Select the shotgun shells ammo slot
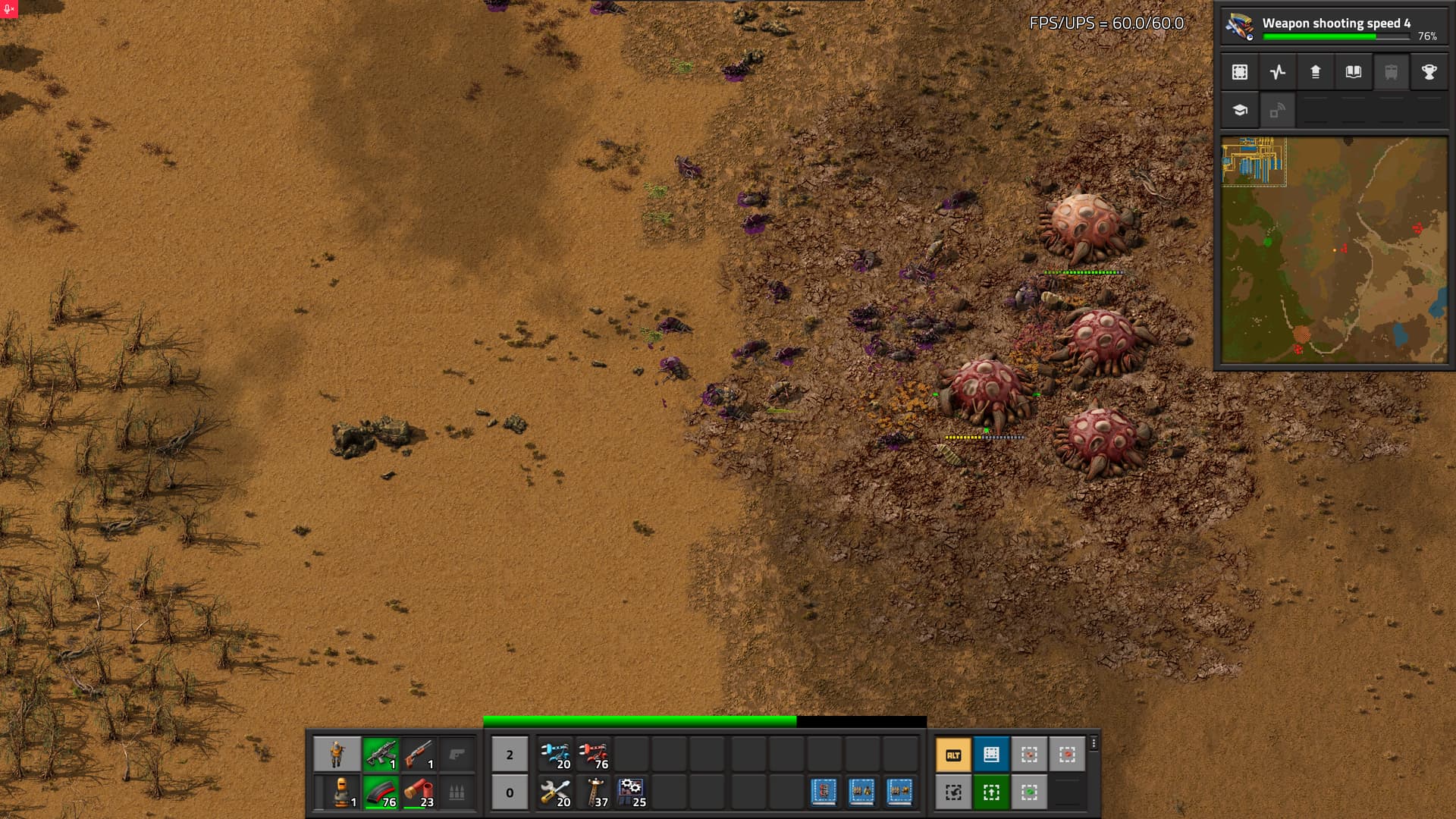 click(419, 792)
